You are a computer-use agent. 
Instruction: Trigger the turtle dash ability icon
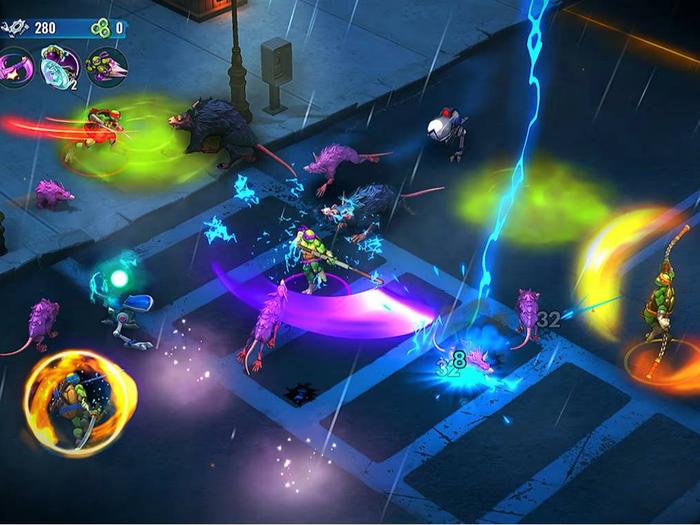point(106,67)
